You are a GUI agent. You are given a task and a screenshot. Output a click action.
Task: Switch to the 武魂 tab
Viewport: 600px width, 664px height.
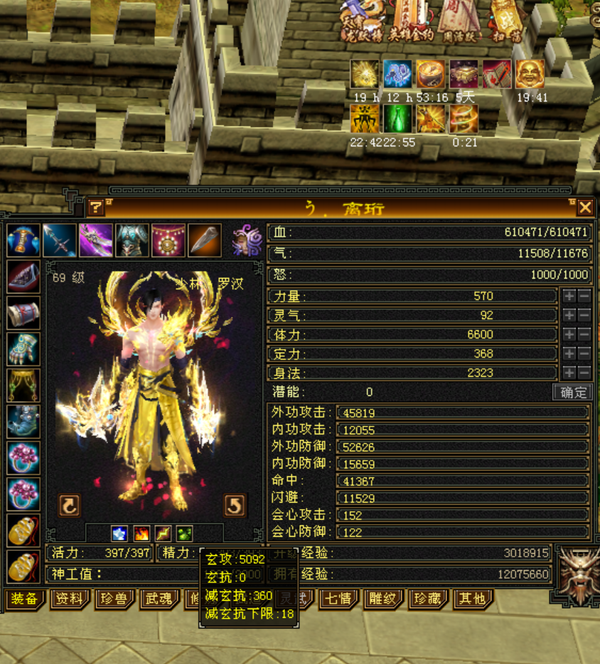[159, 599]
